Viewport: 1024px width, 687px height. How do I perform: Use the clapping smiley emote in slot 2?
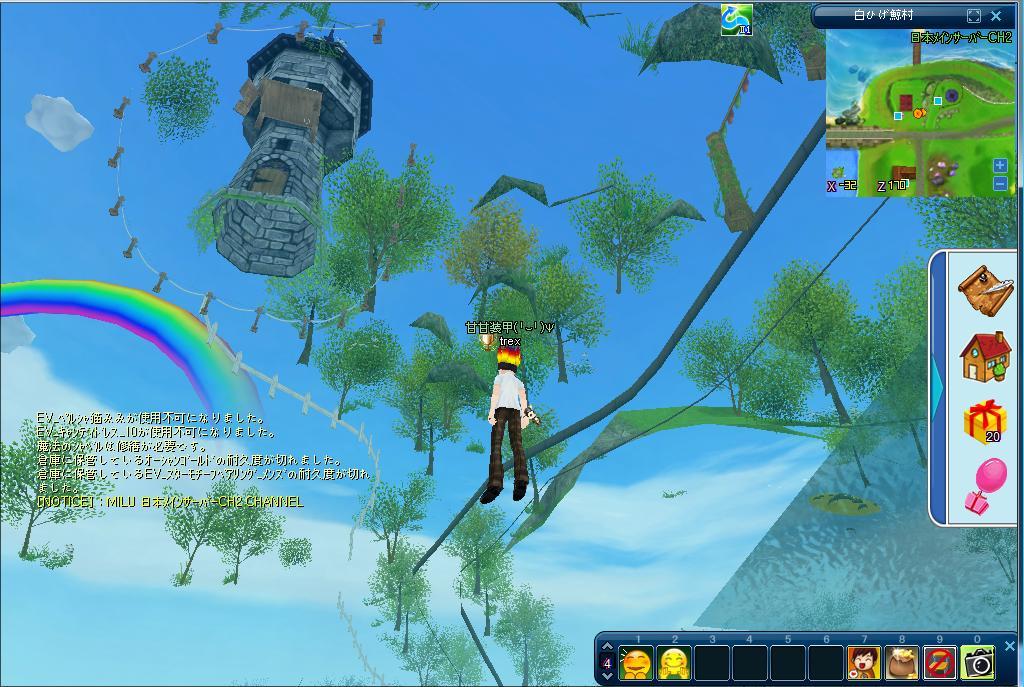coord(675,662)
